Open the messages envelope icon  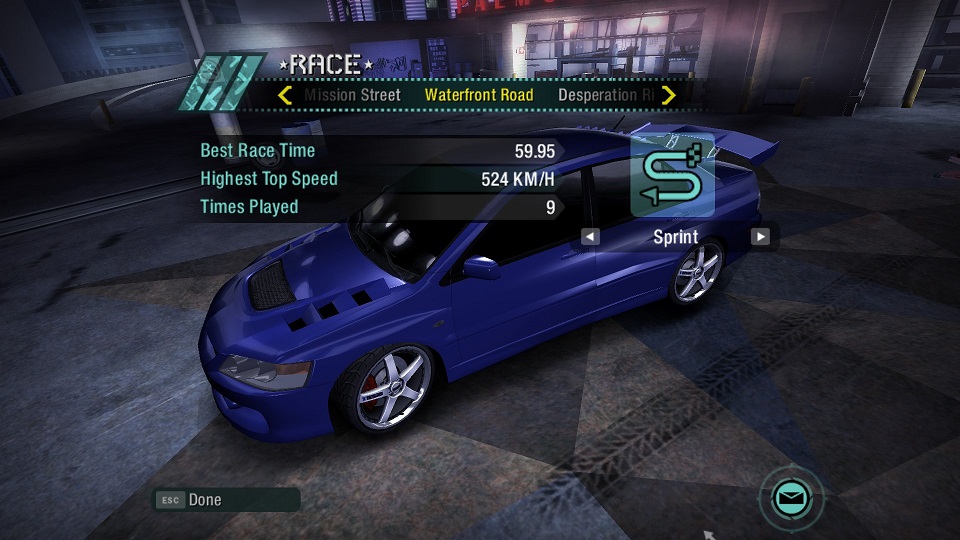[x=791, y=495]
